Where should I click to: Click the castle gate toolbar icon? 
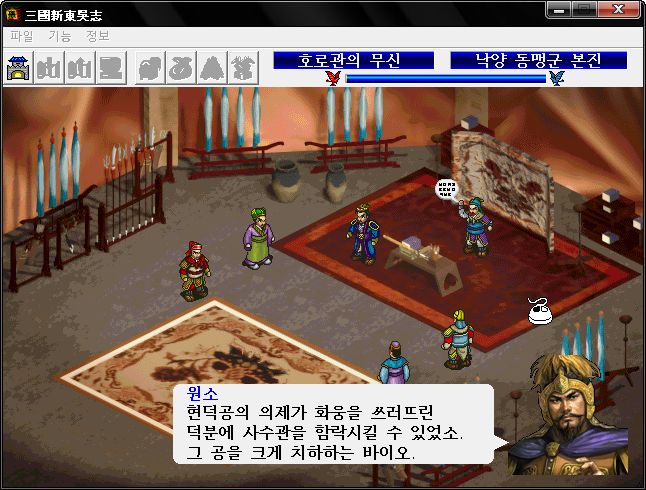[x=20, y=68]
